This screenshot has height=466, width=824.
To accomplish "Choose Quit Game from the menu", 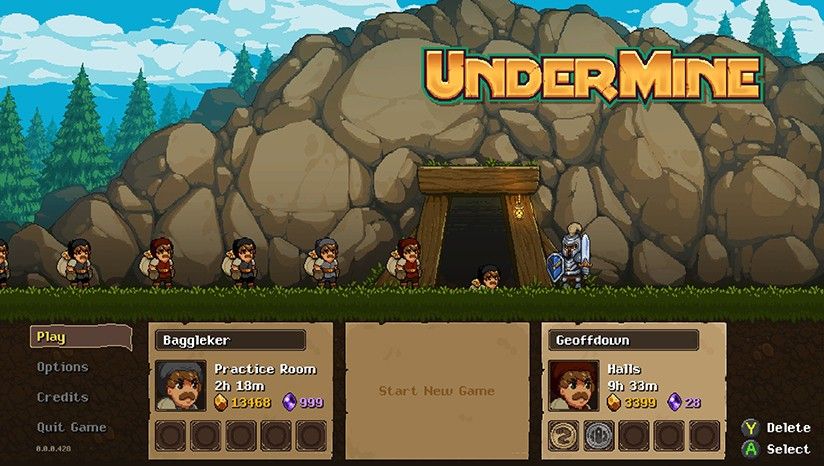I will (x=72, y=427).
